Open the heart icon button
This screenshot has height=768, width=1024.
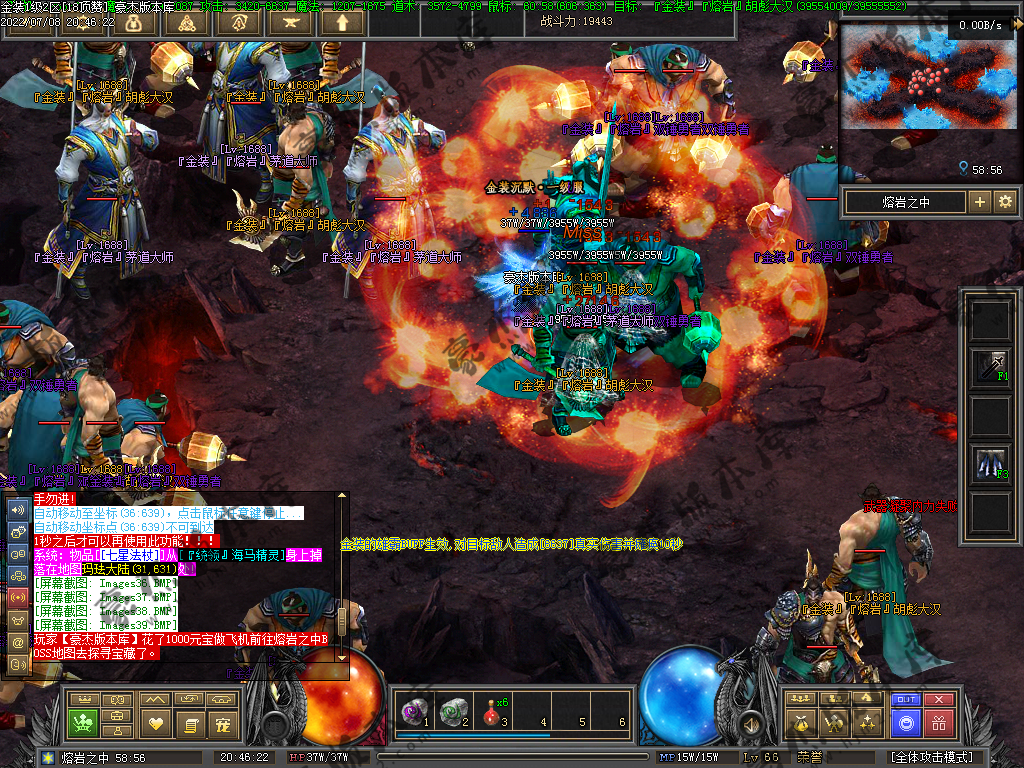(155, 722)
